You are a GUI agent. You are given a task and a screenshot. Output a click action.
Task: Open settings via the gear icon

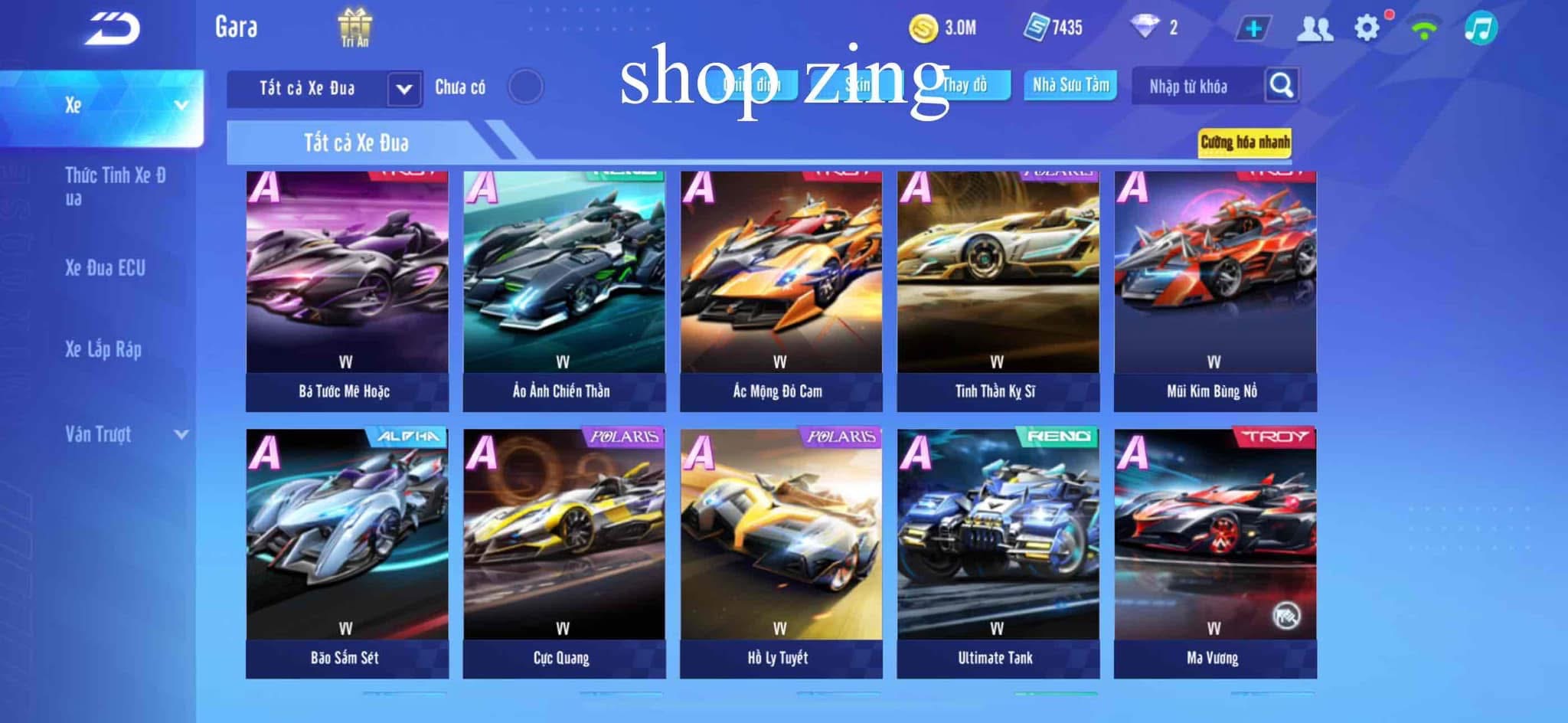tap(1367, 28)
